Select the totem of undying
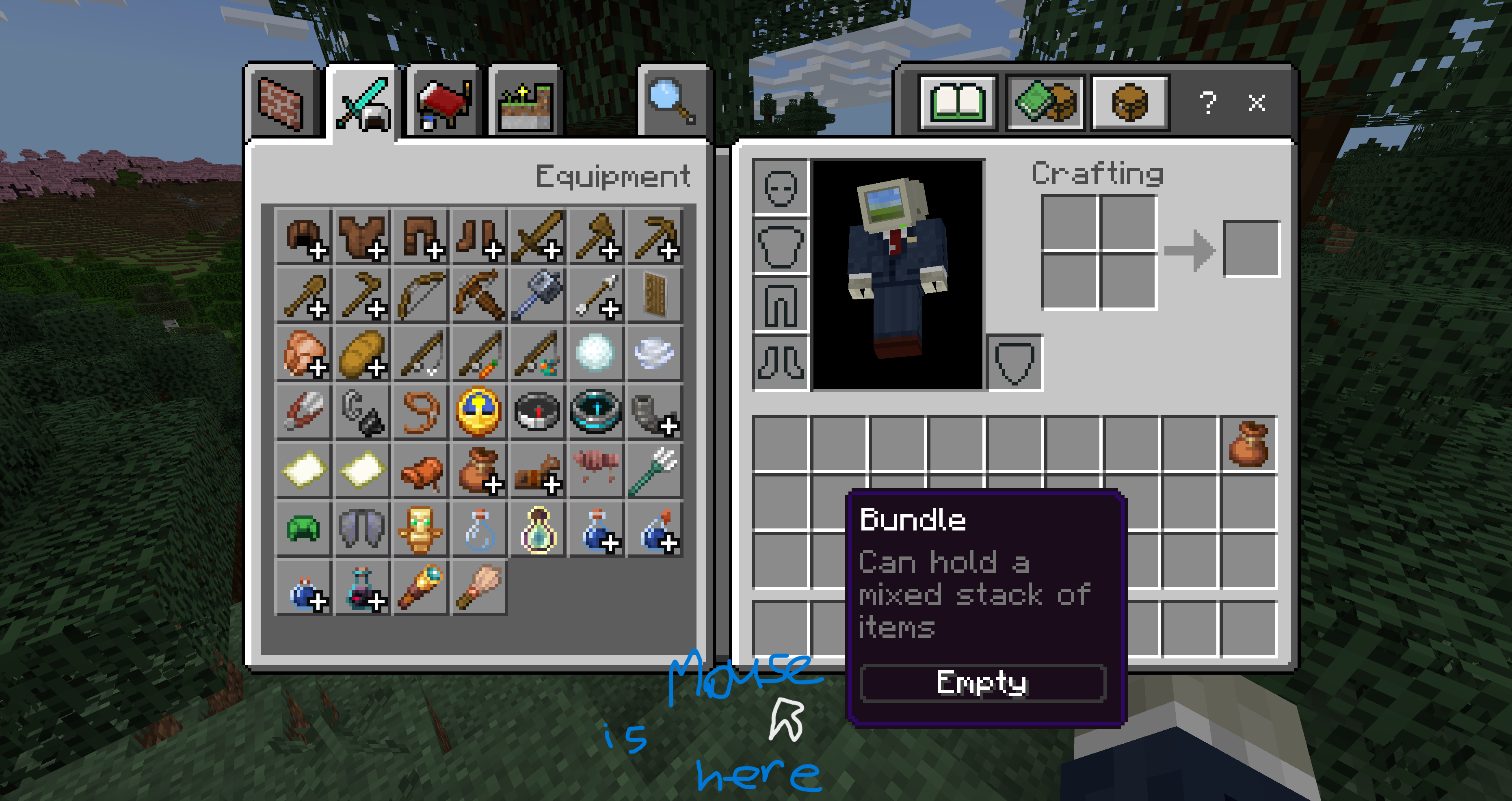1512x801 pixels. [x=421, y=529]
